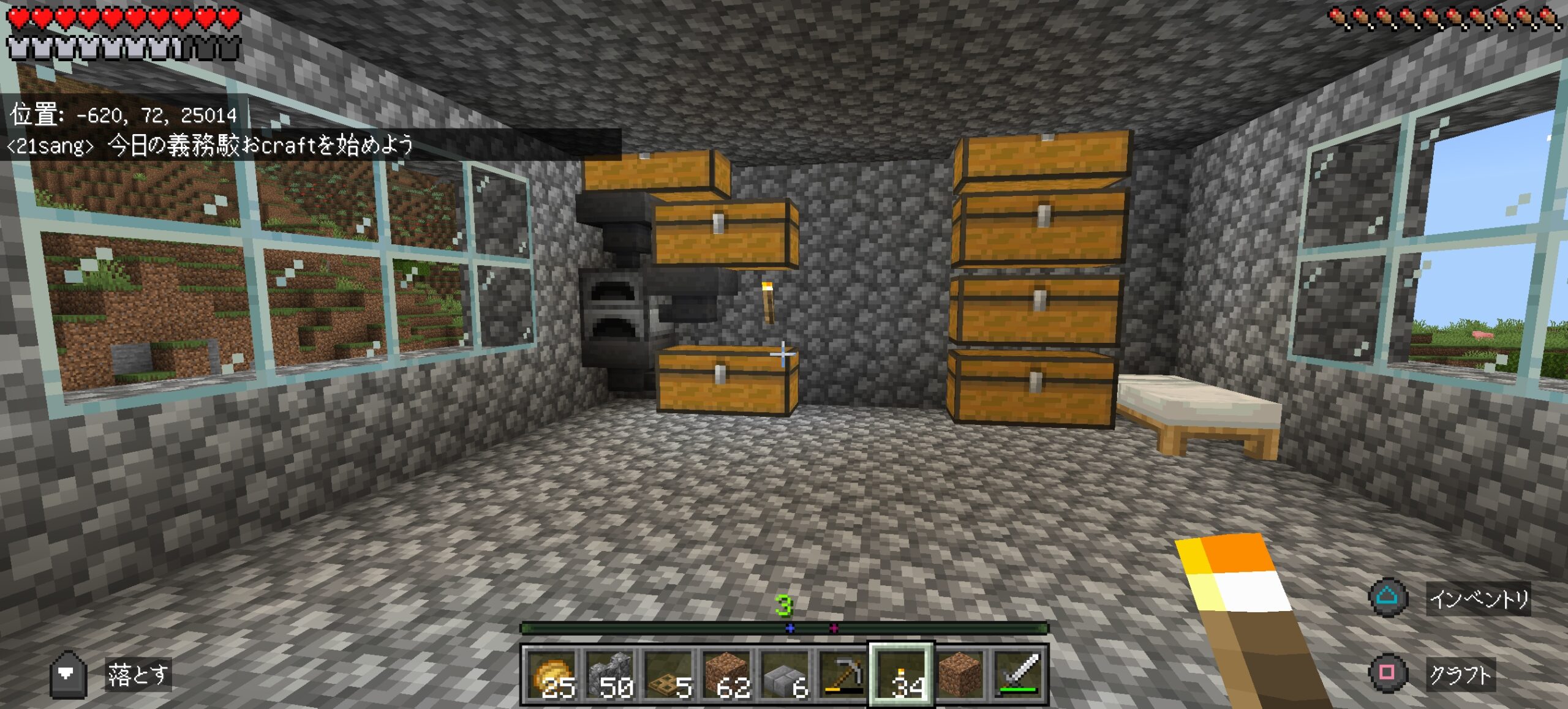Switch to the dirt stack of 62
Image resolution: width=1568 pixels, height=709 pixels.
[x=726, y=674]
